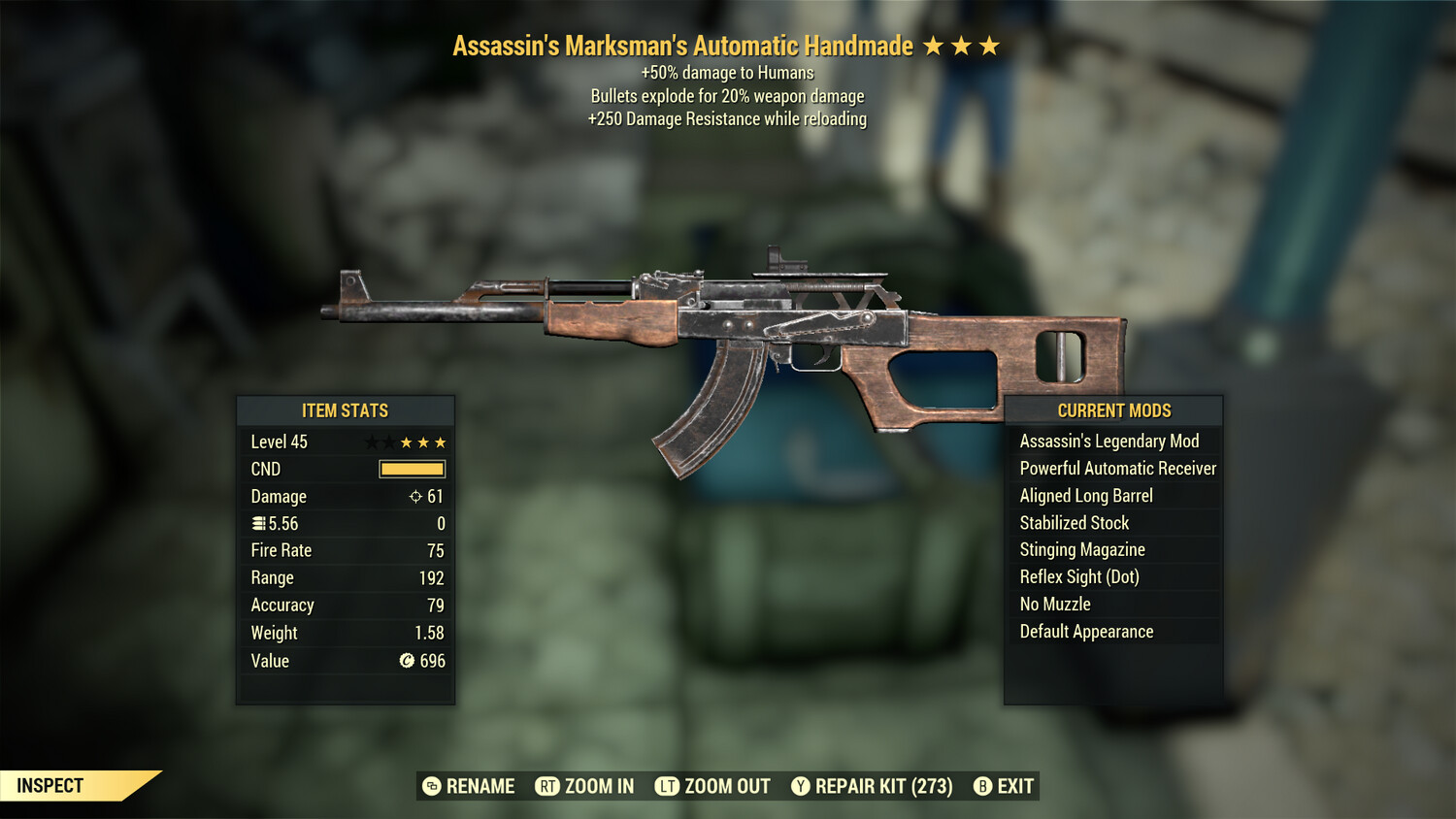Click RENAME to rename the weapon
The image size is (1456, 819).
[480, 786]
